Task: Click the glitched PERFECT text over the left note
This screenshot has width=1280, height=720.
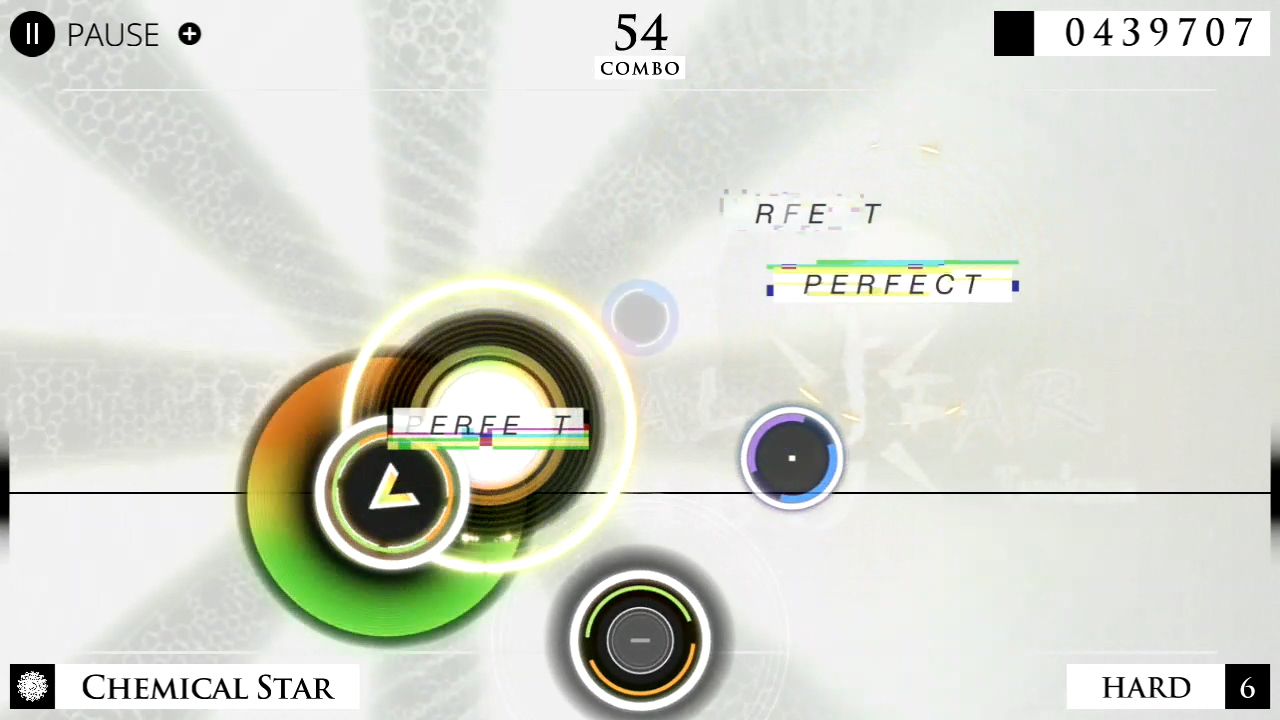Action: click(487, 426)
